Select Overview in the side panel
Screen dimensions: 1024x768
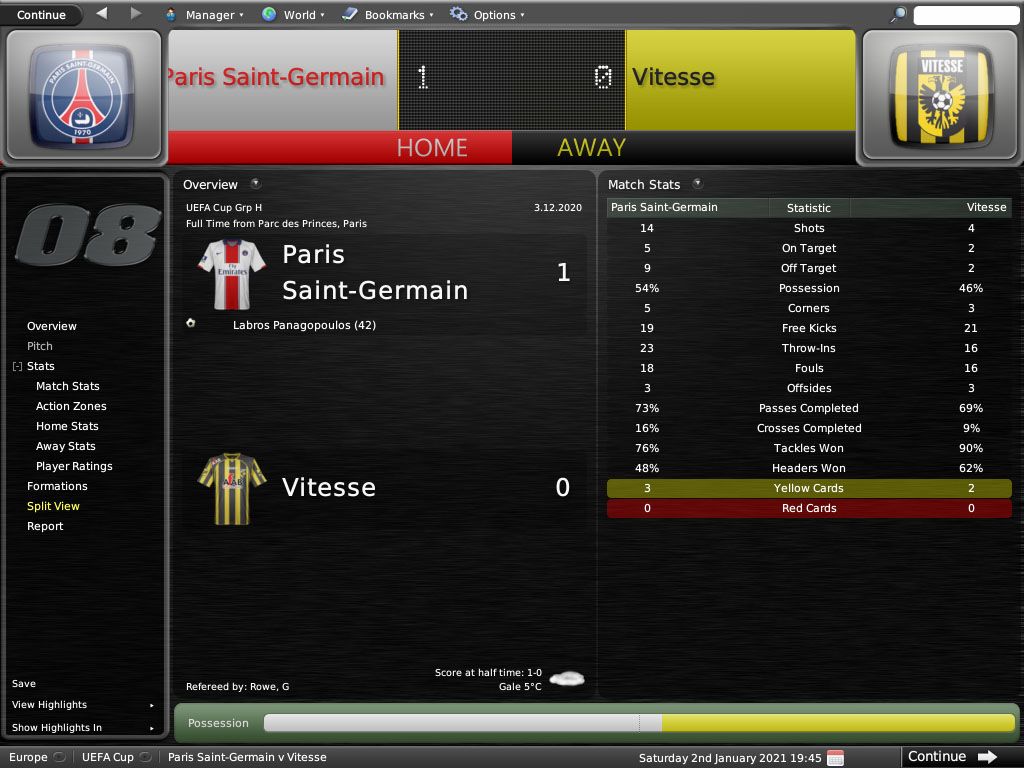pyautogui.click(x=52, y=326)
